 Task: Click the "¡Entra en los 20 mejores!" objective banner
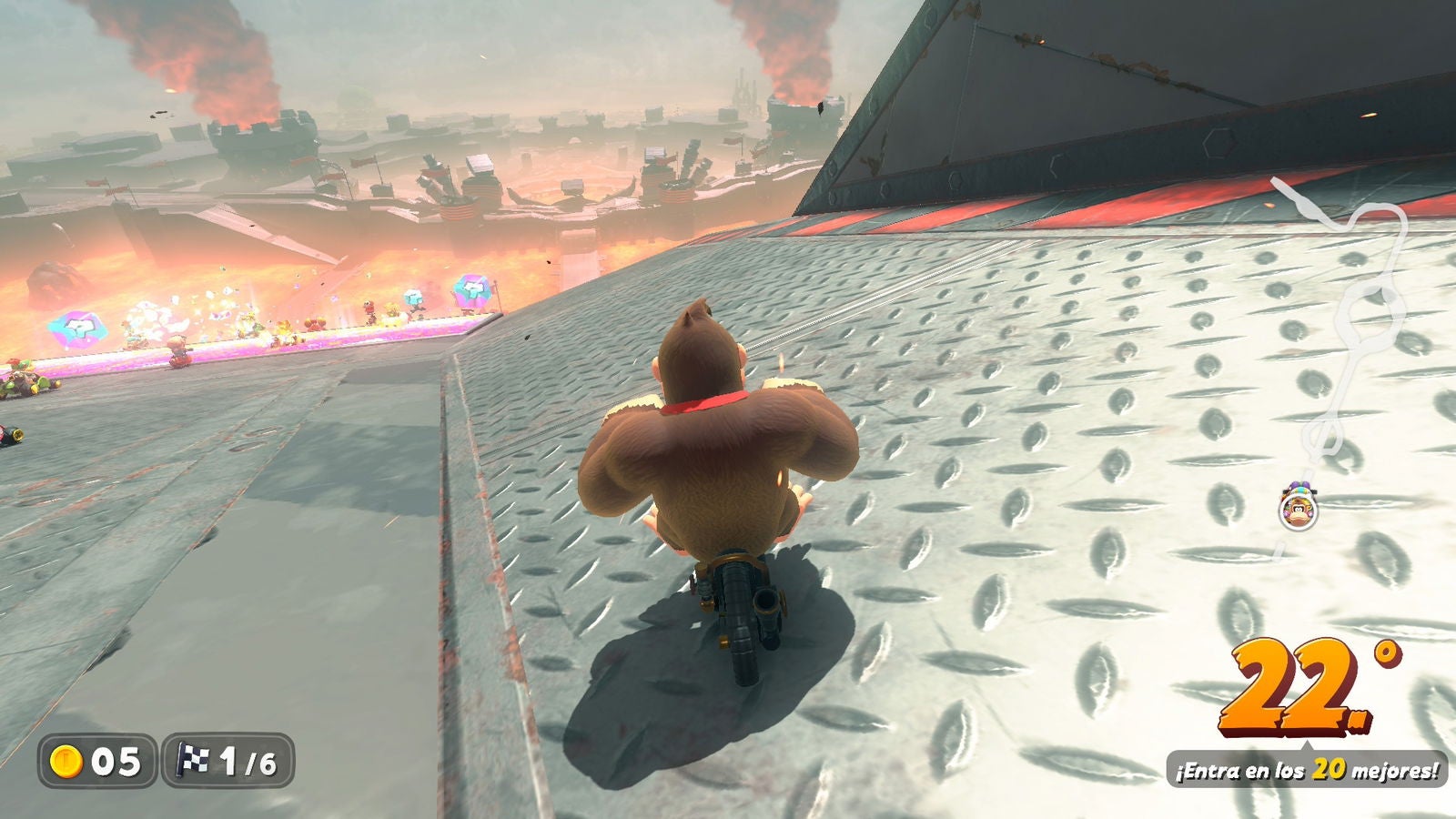1307,770
